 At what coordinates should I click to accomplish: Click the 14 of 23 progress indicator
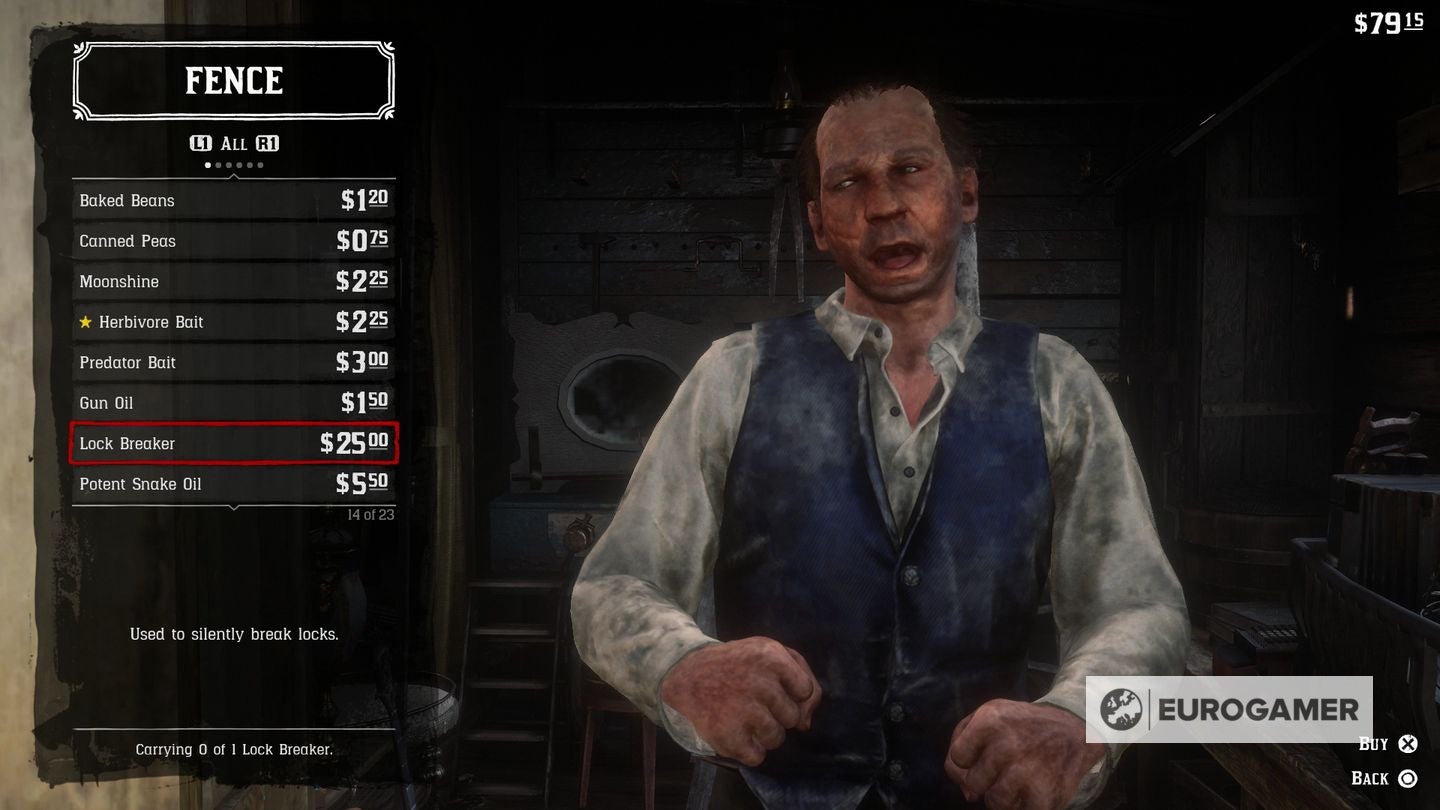point(373,513)
